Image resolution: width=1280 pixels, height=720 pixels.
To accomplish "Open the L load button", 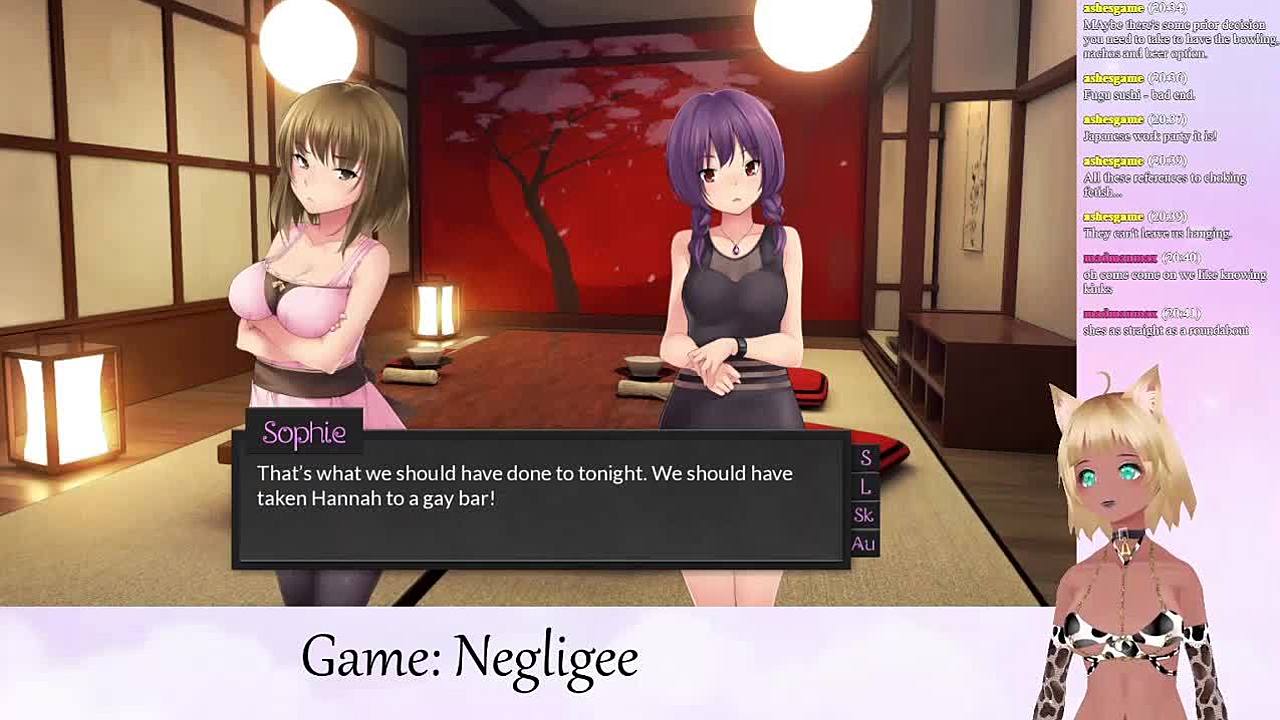I will (865, 487).
